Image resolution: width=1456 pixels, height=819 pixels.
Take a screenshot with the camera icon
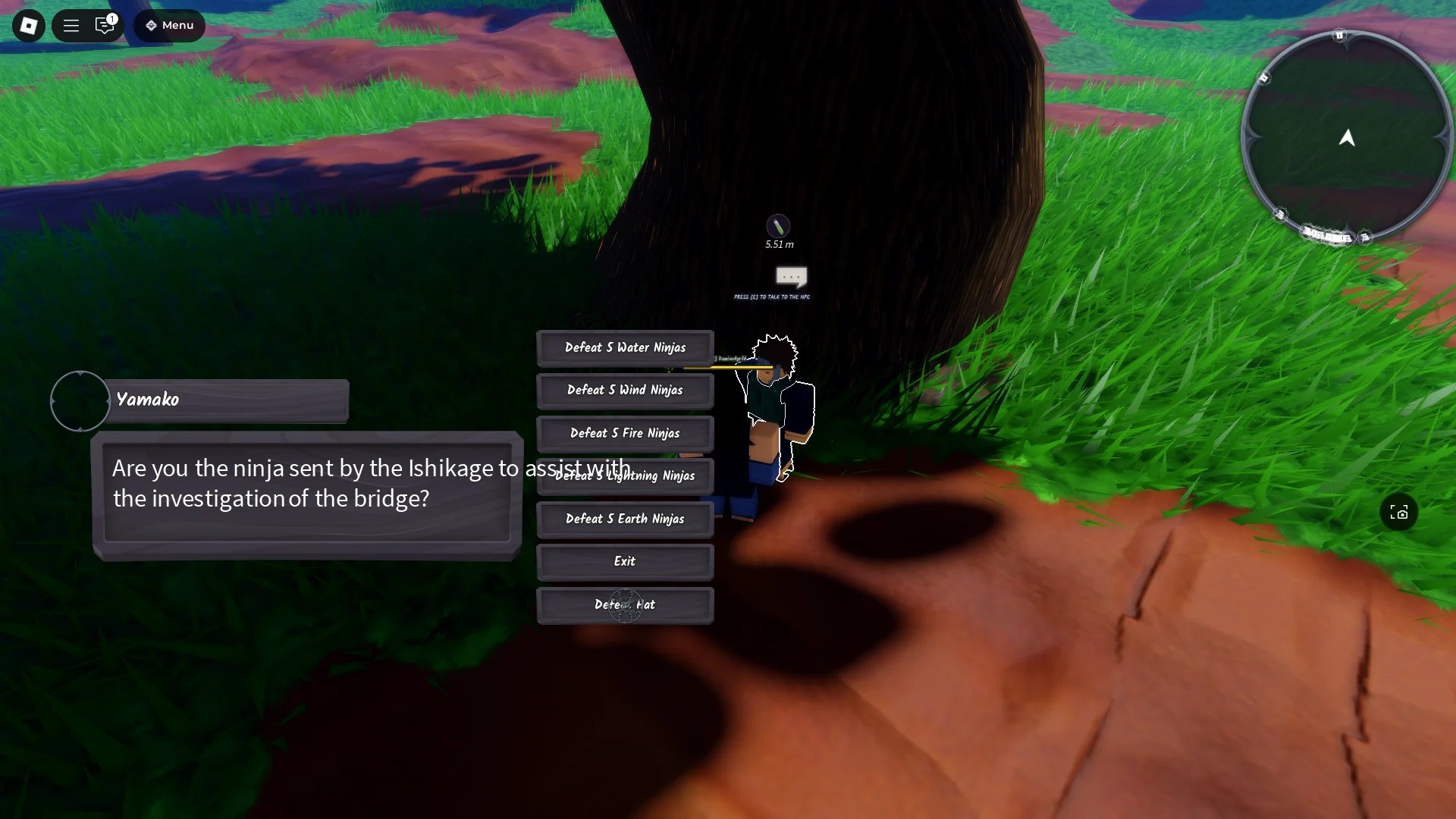[x=1399, y=513]
